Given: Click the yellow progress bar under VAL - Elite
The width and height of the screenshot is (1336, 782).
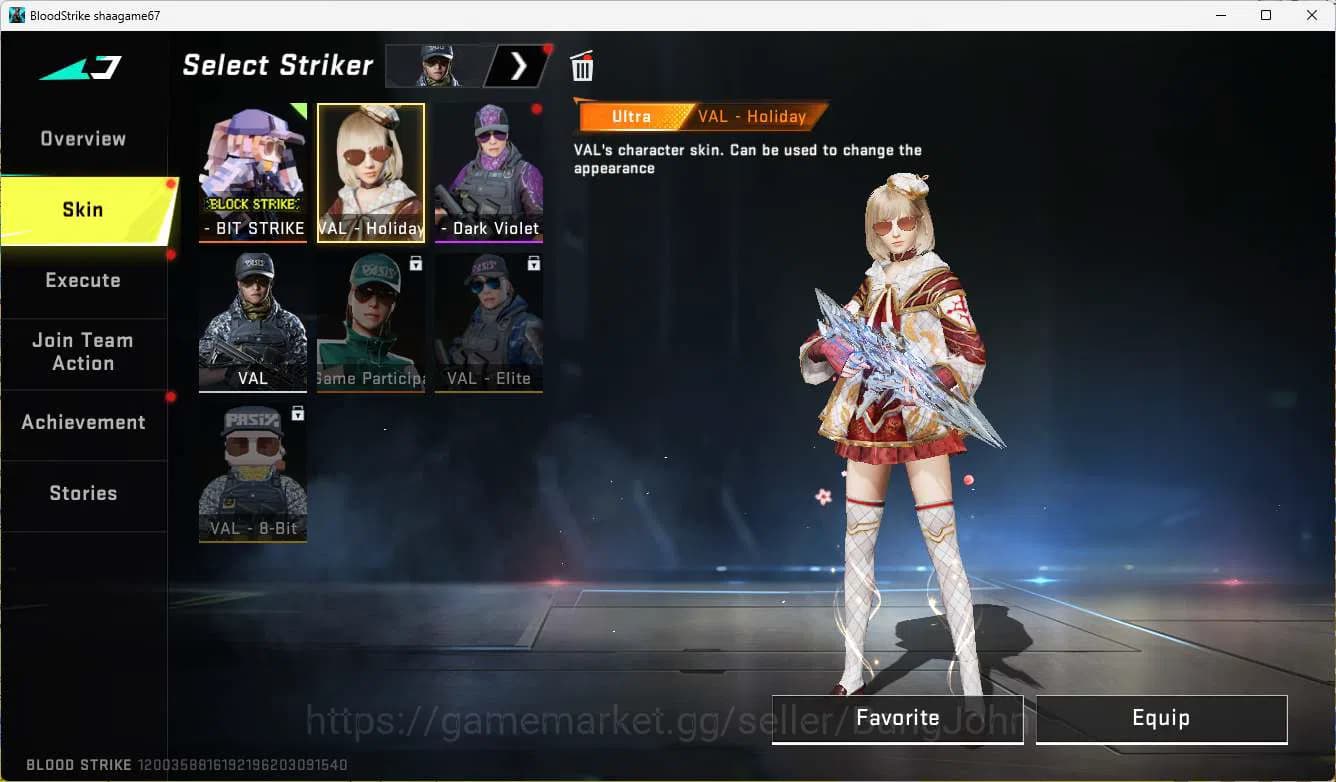Looking at the screenshot, I should 489,391.
